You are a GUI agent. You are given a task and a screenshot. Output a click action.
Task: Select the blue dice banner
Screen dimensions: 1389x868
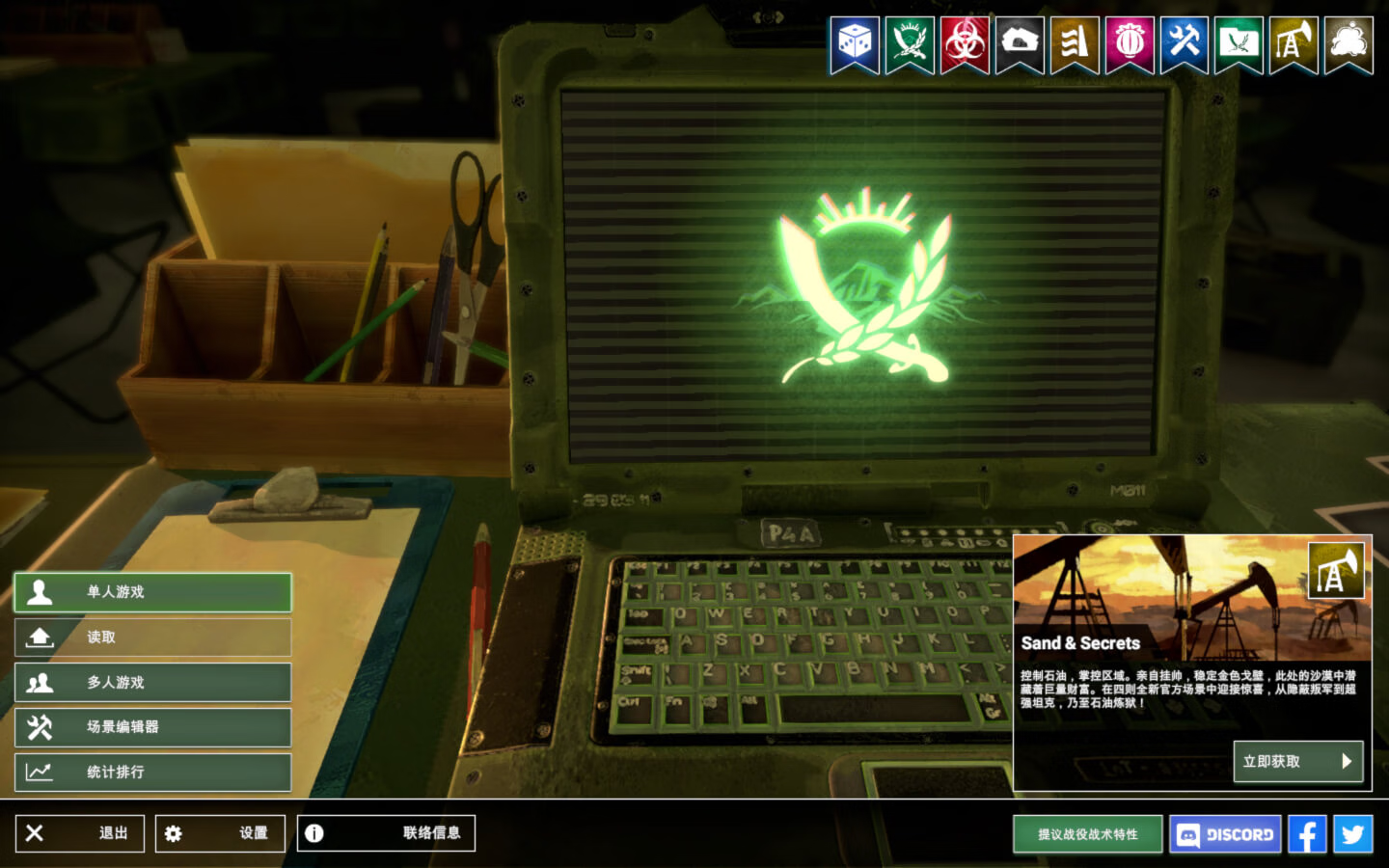(x=855, y=43)
